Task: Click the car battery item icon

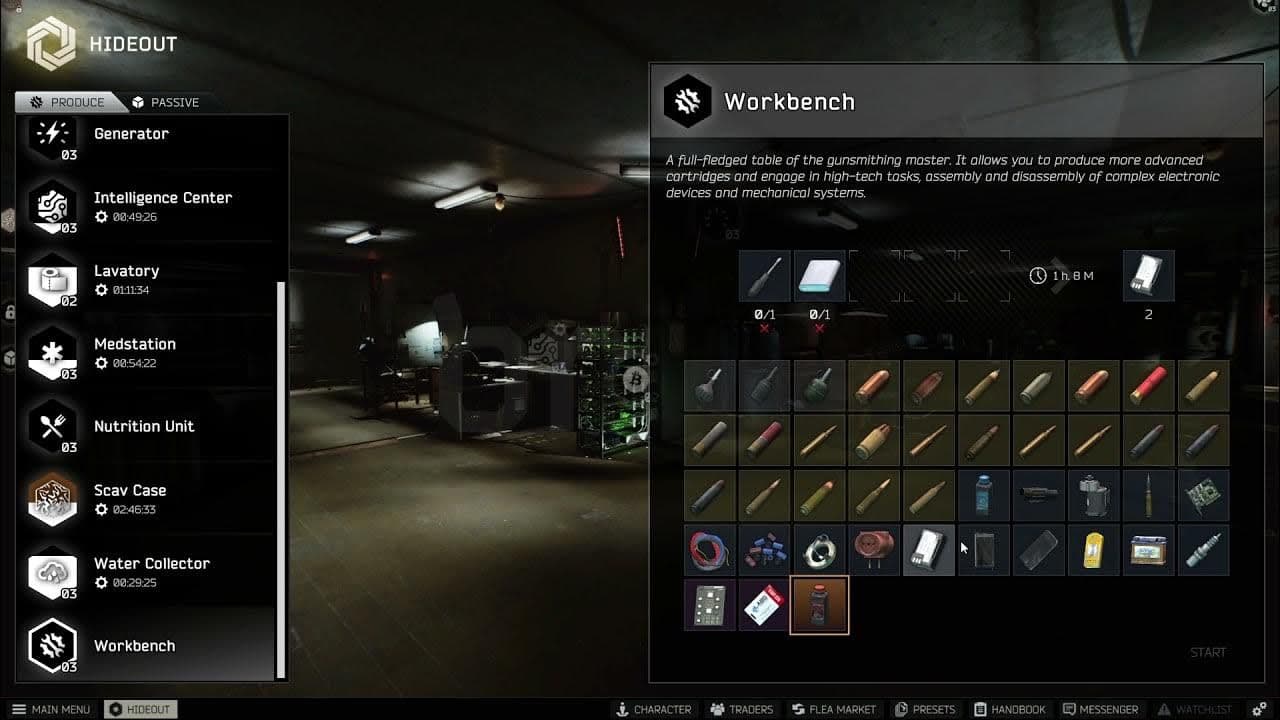Action: [1147, 549]
